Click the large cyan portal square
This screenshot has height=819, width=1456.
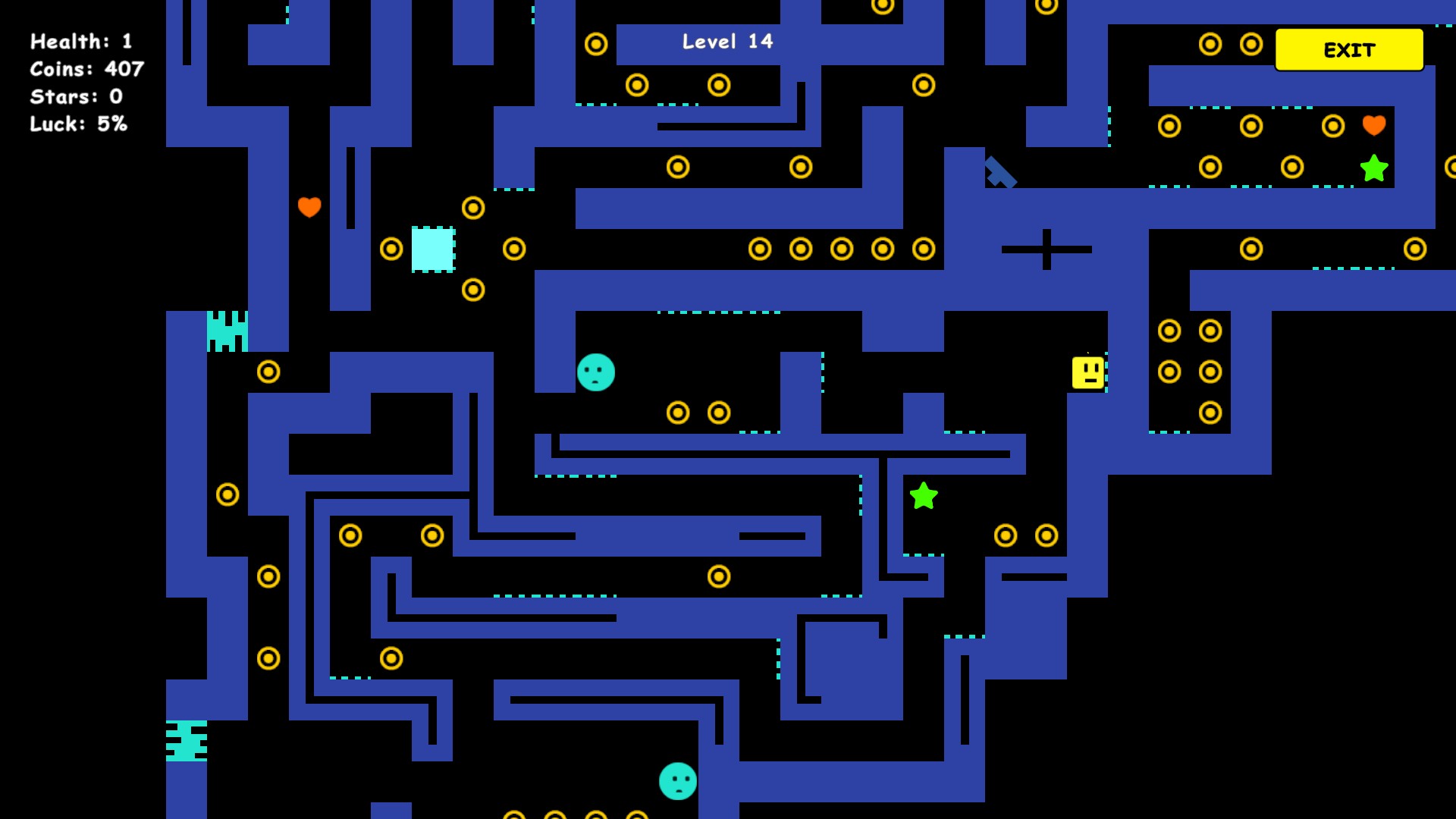(x=432, y=250)
